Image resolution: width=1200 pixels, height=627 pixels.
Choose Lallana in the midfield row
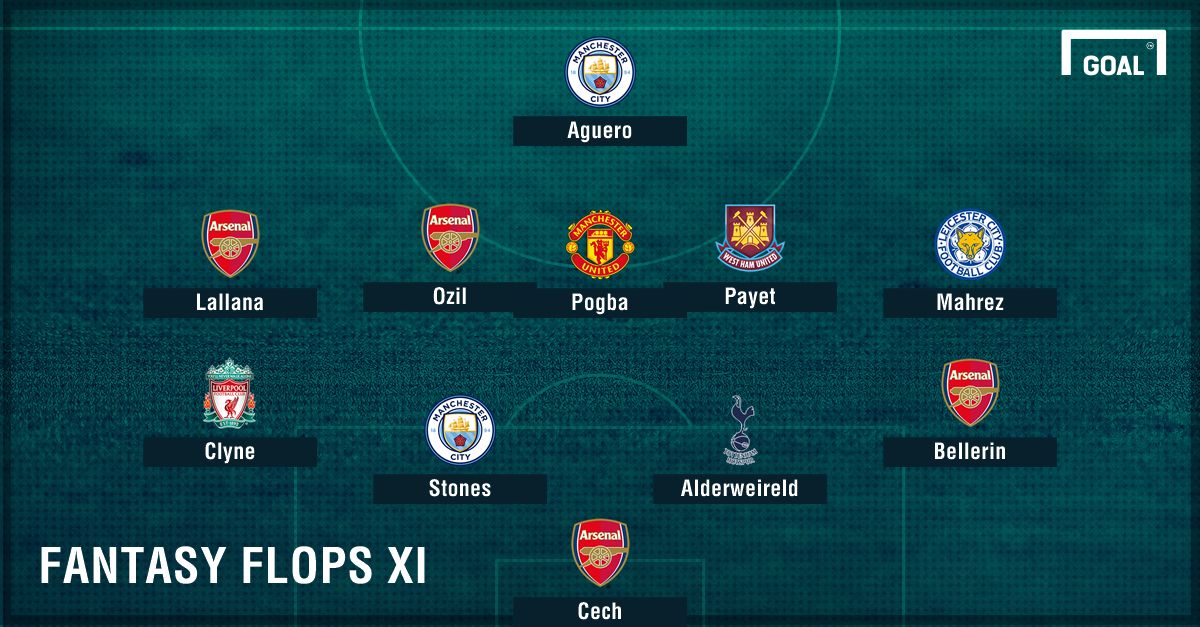[x=230, y=303]
